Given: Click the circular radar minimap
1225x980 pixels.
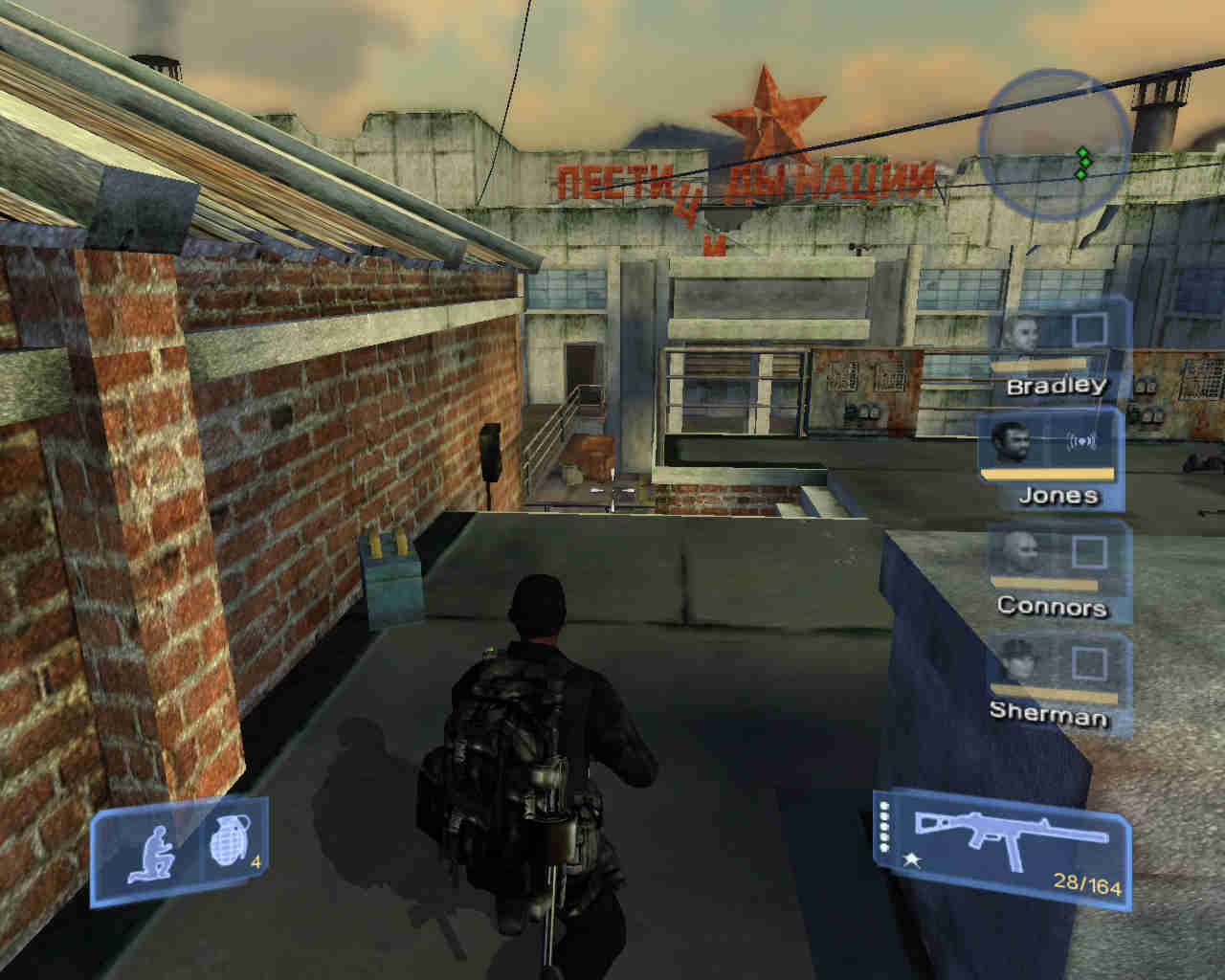Looking at the screenshot, I should coord(1055,141).
